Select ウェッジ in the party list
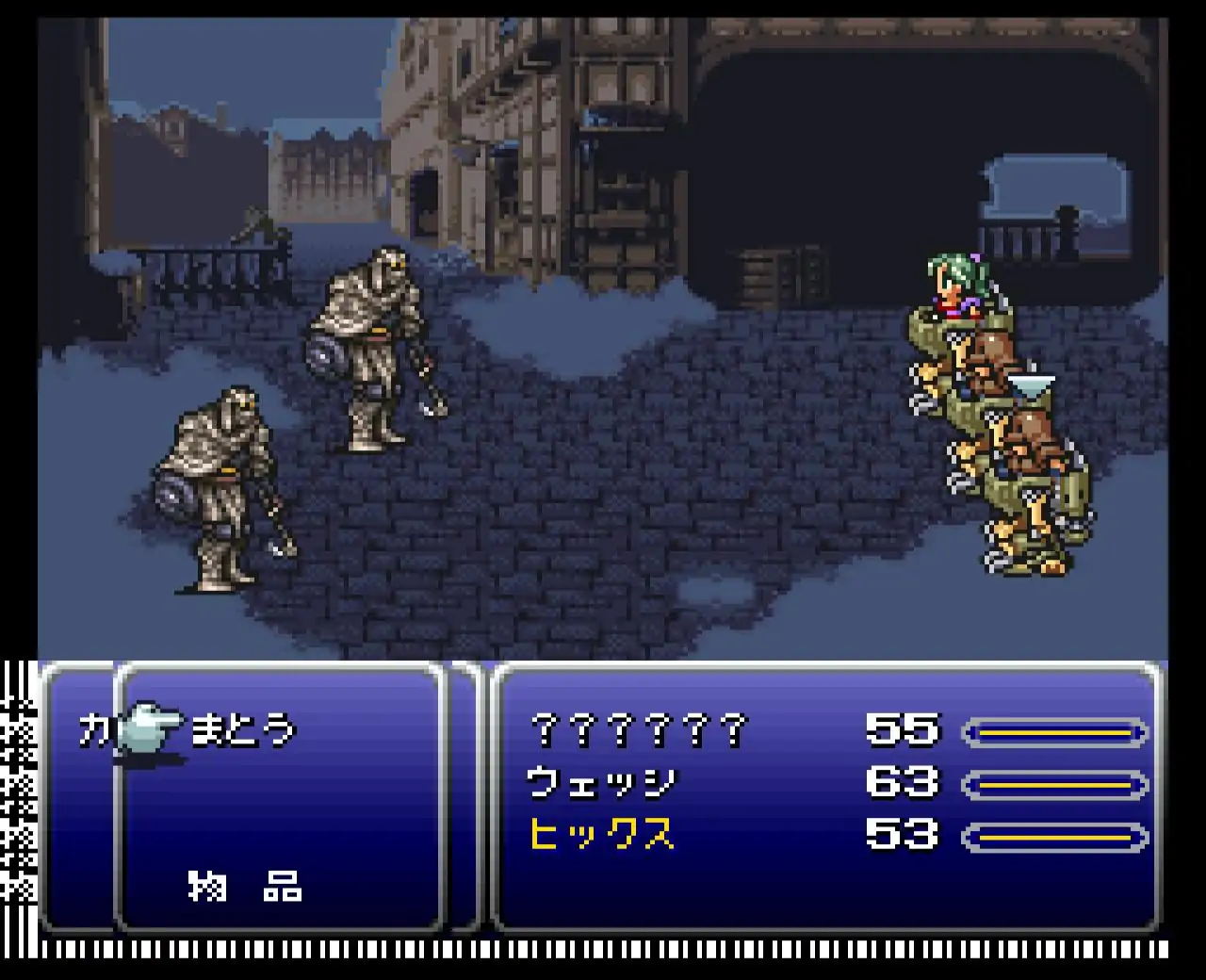 coord(601,783)
